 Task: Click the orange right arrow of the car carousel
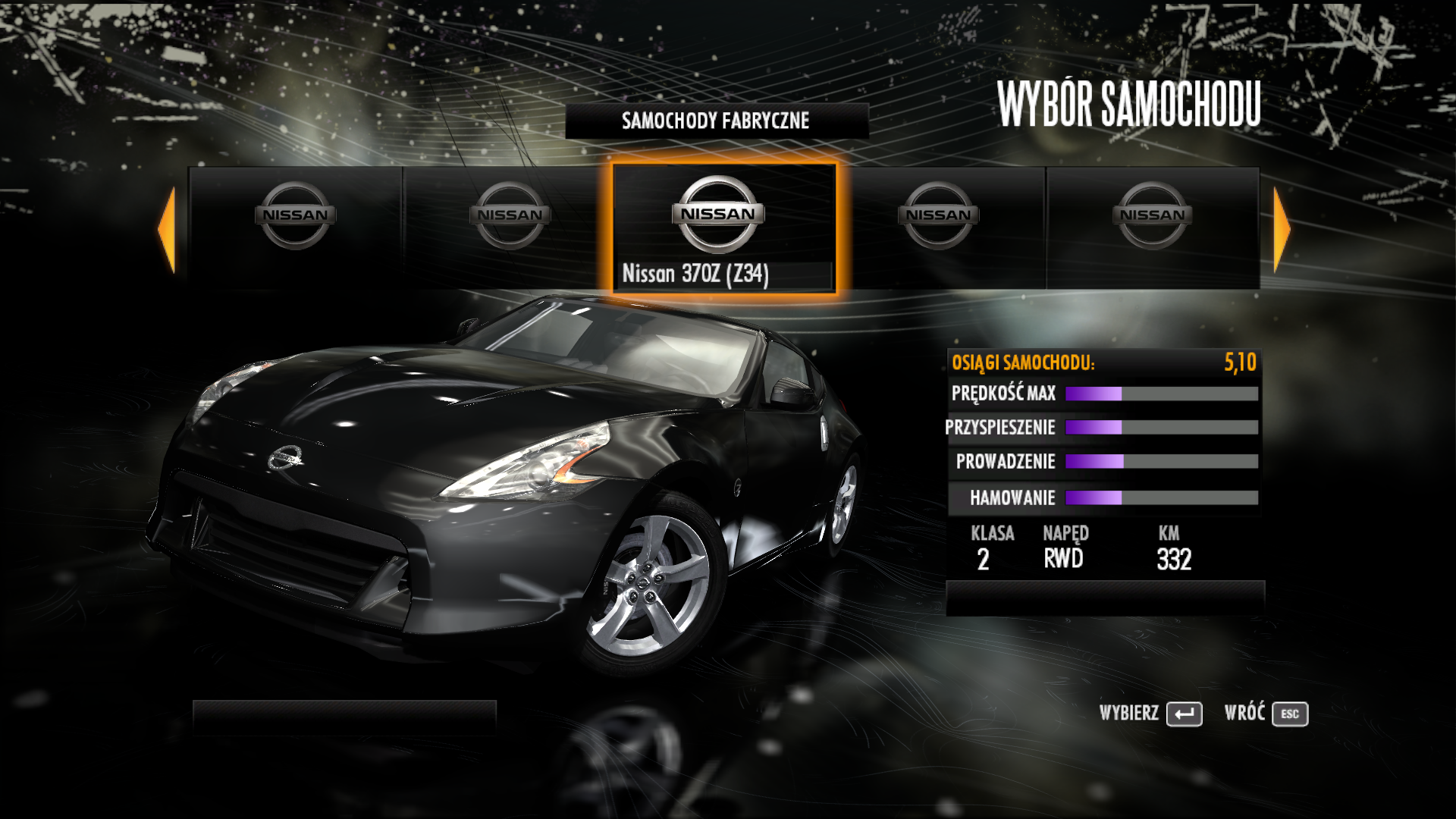(1281, 229)
